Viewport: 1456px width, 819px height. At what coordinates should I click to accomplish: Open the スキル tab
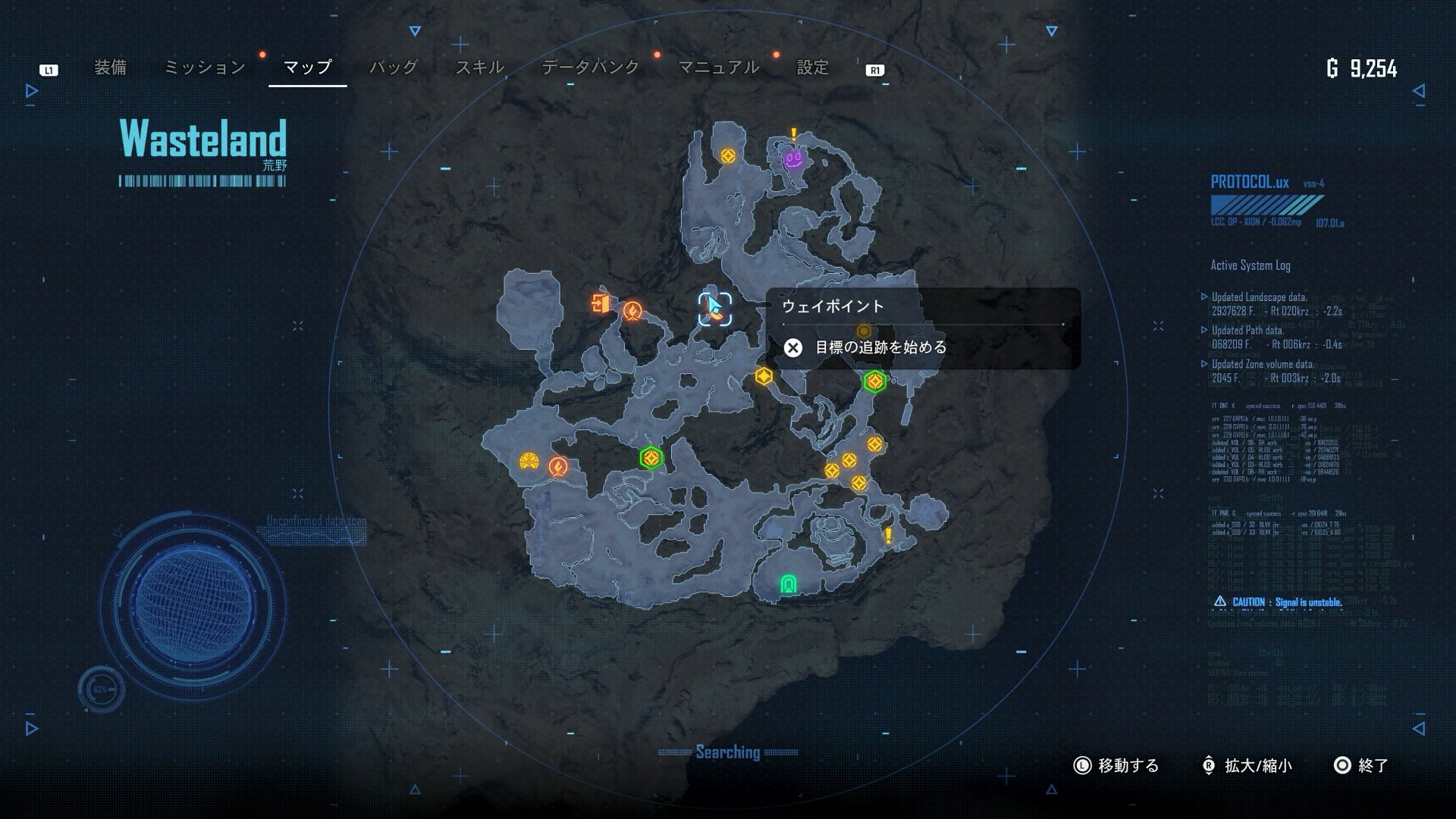point(479,67)
